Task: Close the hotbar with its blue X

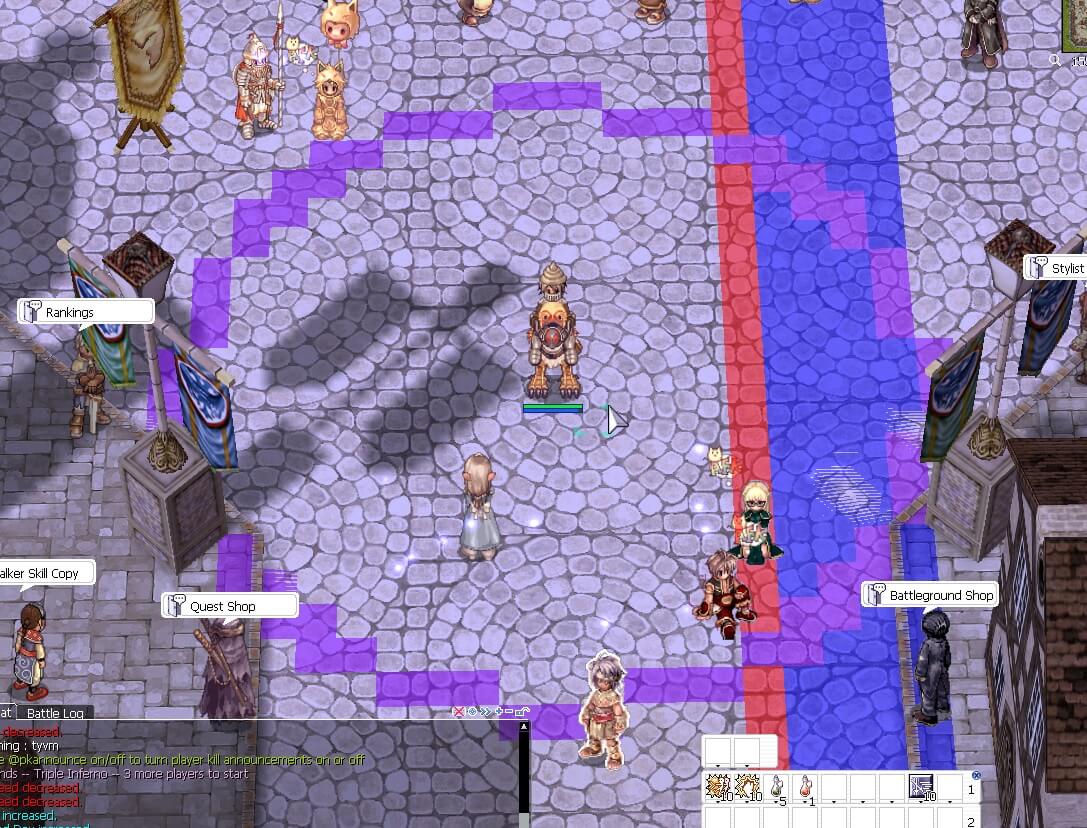Action: pyautogui.click(x=977, y=775)
